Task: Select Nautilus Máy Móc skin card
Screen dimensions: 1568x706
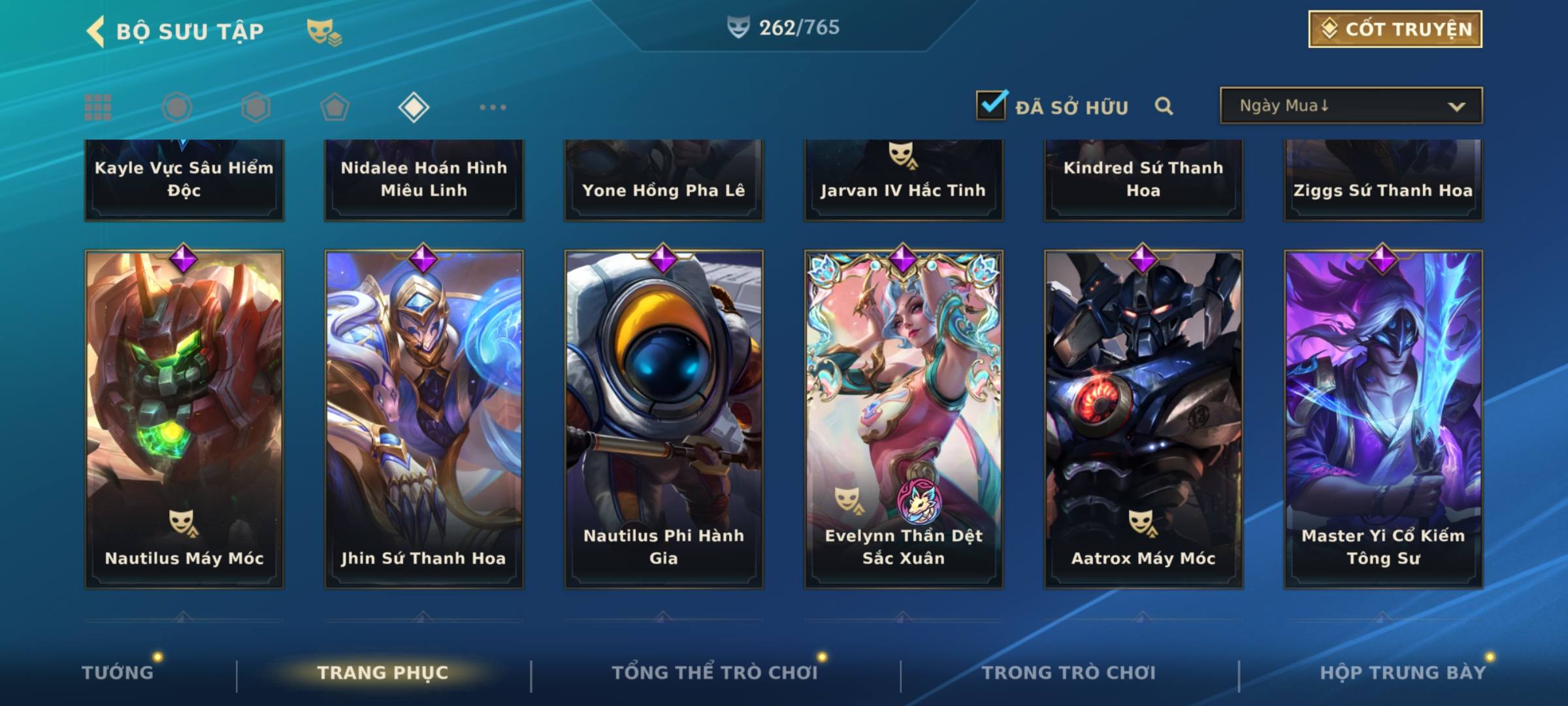Action: [x=184, y=418]
